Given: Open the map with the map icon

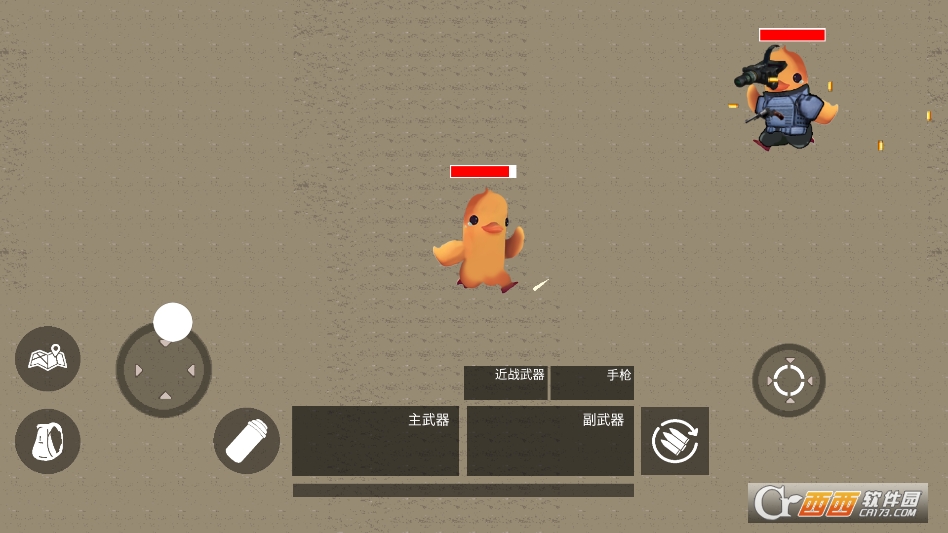Looking at the screenshot, I should tap(48, 358).
